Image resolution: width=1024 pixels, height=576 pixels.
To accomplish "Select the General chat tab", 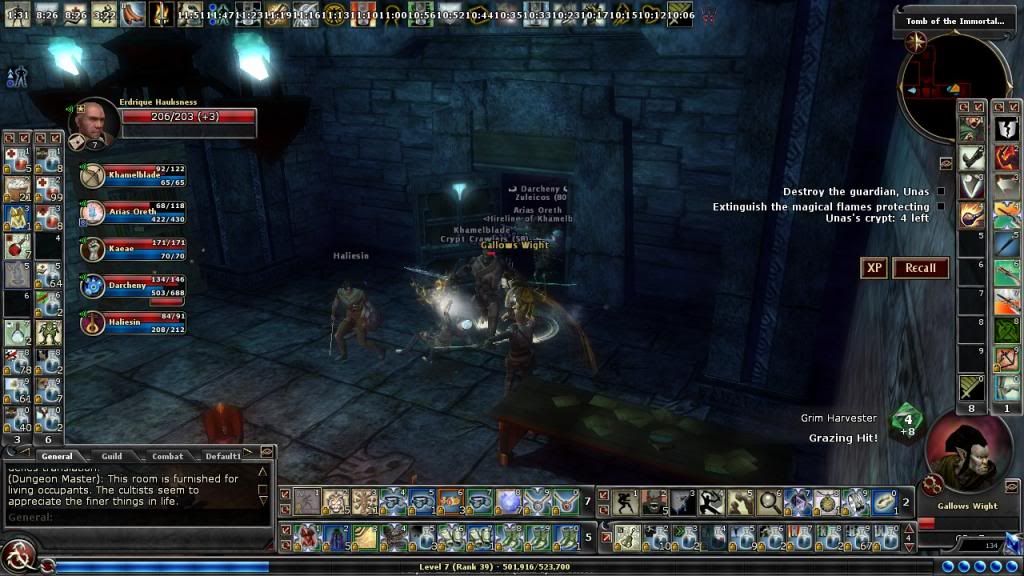I will pyautogui.click(x=57, y=456).
